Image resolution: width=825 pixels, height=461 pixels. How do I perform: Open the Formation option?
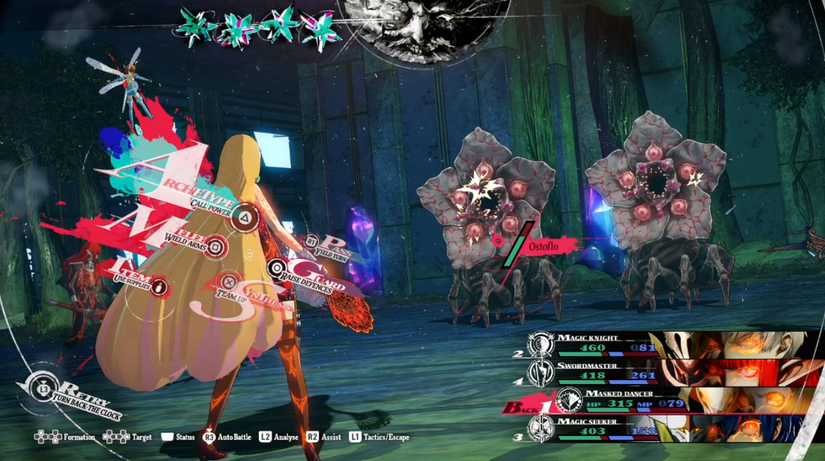point(63,437)
